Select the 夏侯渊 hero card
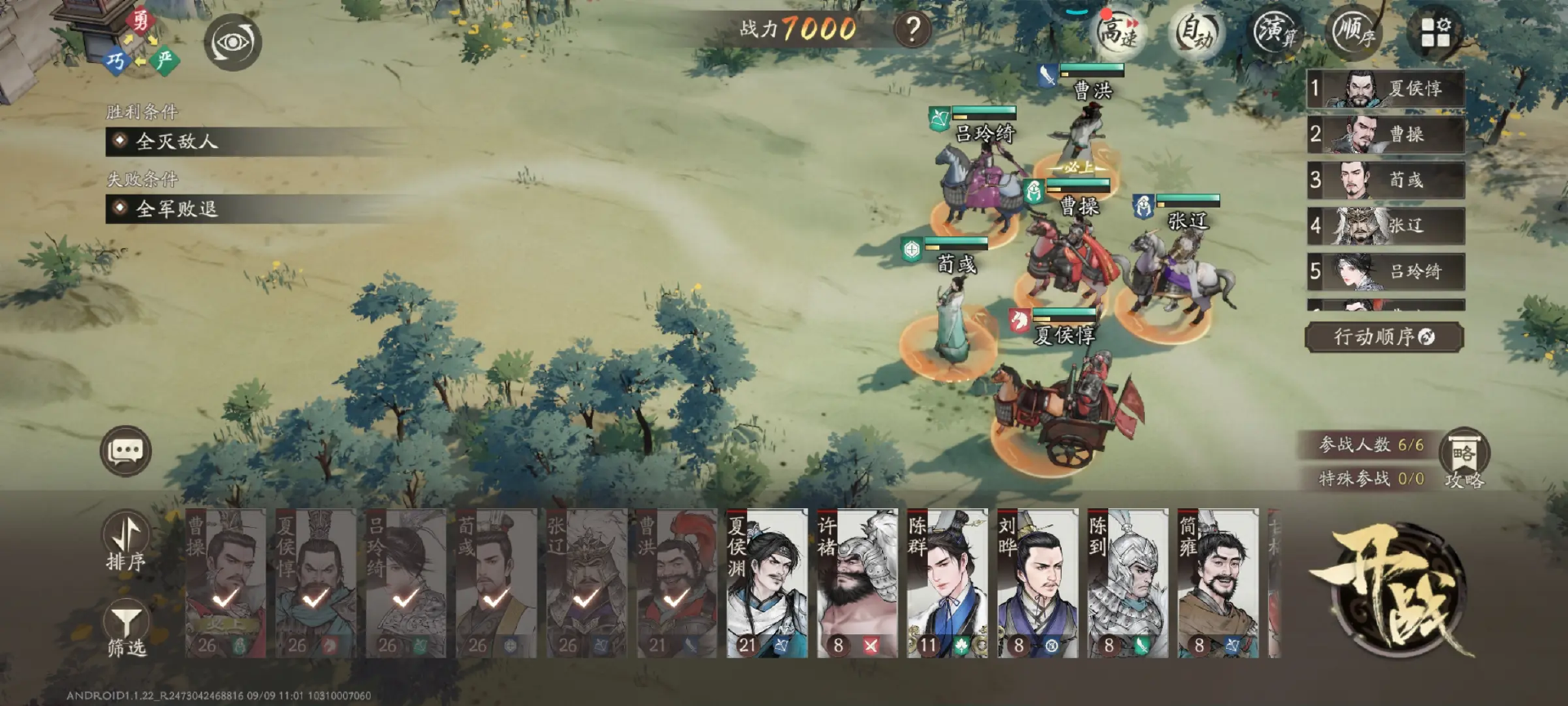This screenshot has width=1568, height=706. pyautogui.click(x=767, y=583)
